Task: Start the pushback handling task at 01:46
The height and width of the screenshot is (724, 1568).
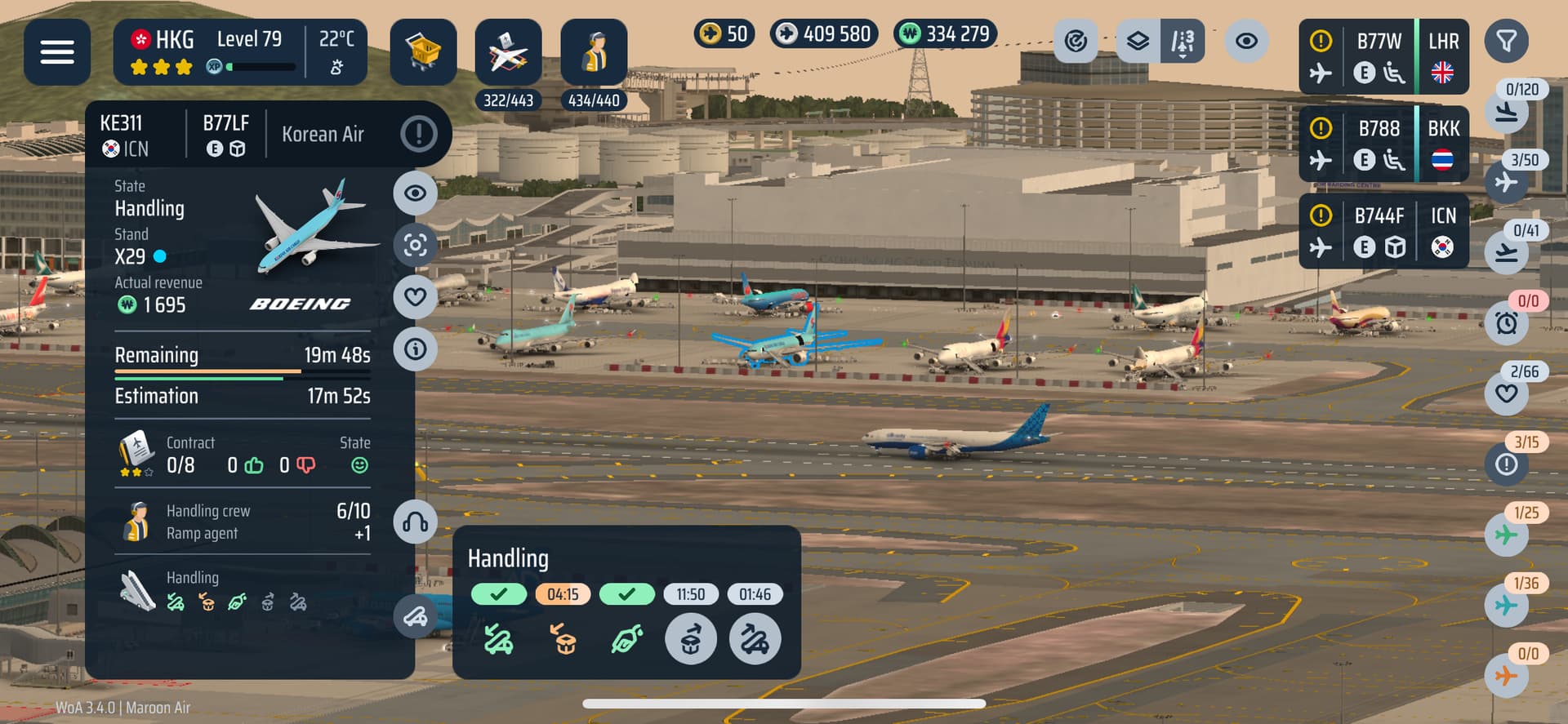Action: tap(755, 639)
